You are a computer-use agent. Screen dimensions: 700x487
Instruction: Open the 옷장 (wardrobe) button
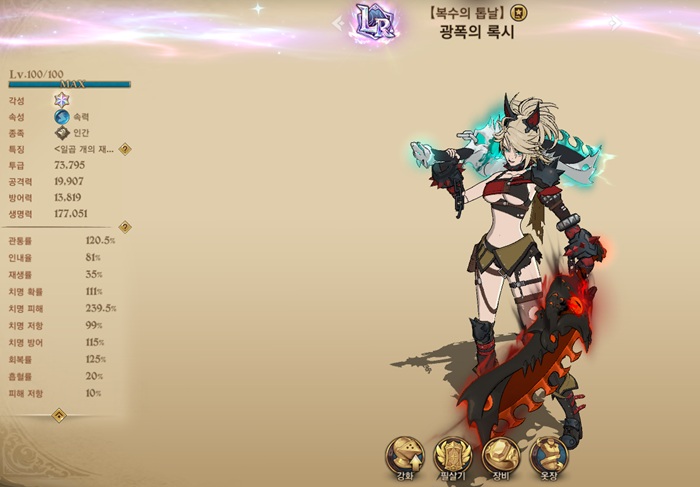pos(548,455)
